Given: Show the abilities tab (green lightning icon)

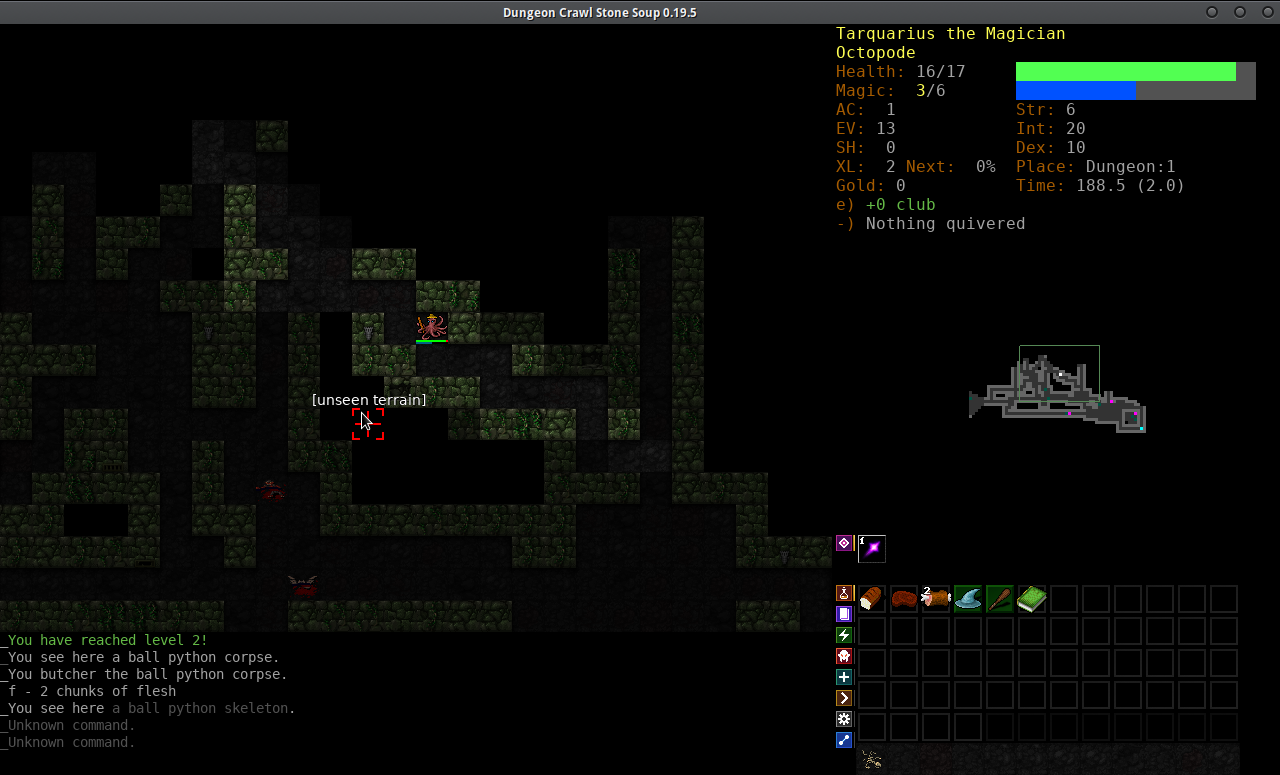Looking at the screenshot, I should coord(844,635).
